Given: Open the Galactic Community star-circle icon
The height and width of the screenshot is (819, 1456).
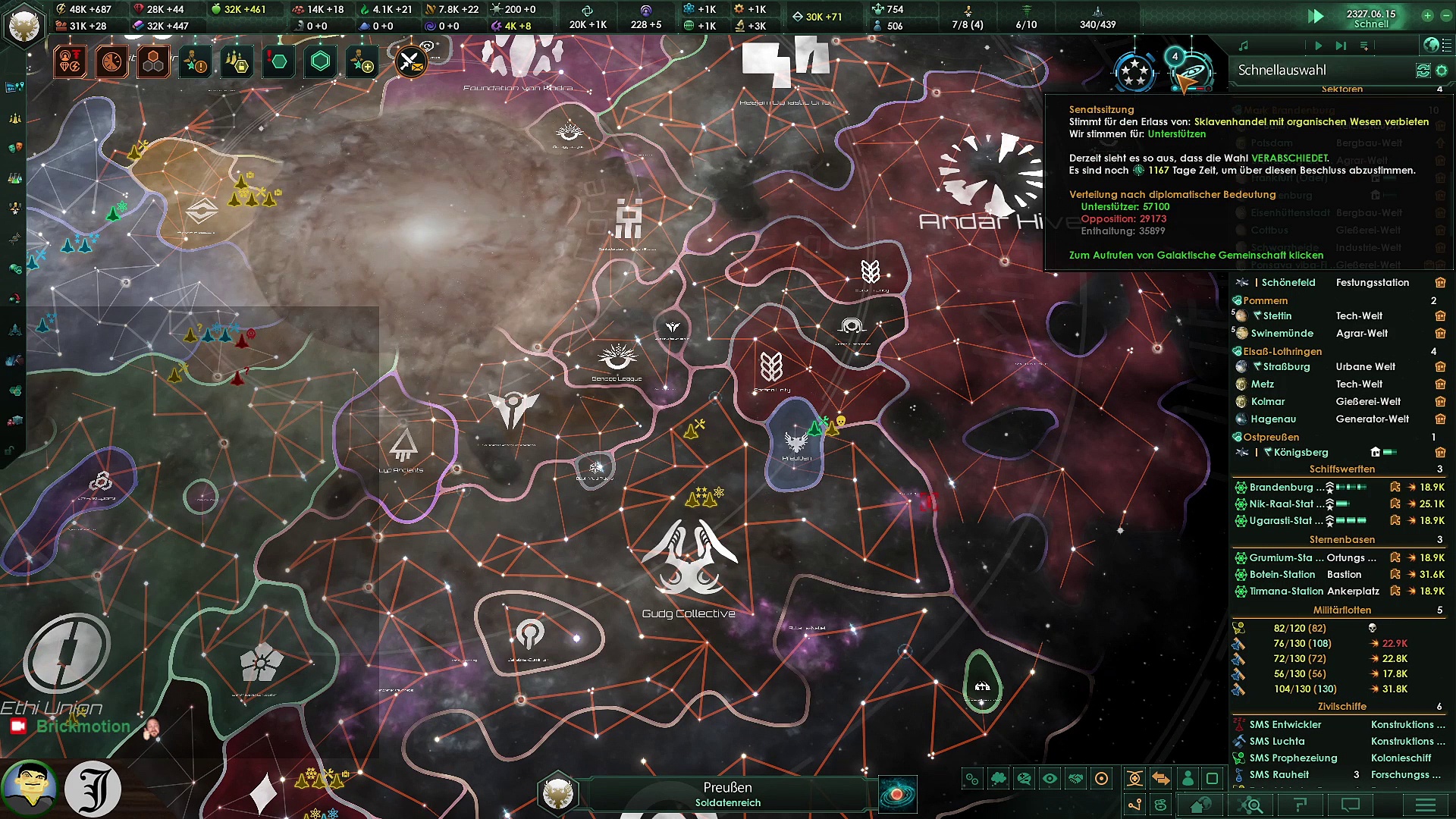Looking at the screenshot, I should tap(1134, 72).
